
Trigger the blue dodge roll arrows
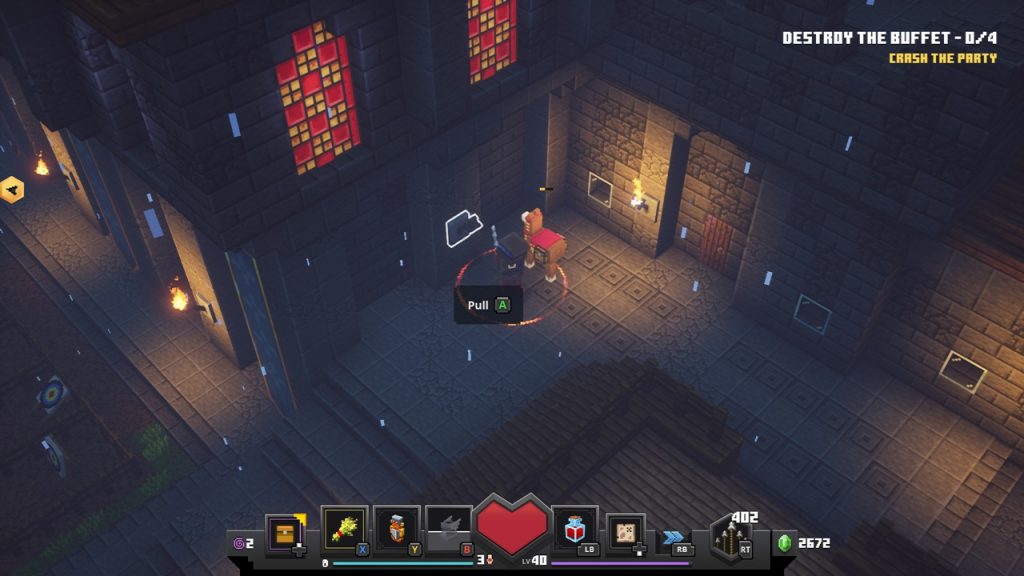tap(673, 538)
